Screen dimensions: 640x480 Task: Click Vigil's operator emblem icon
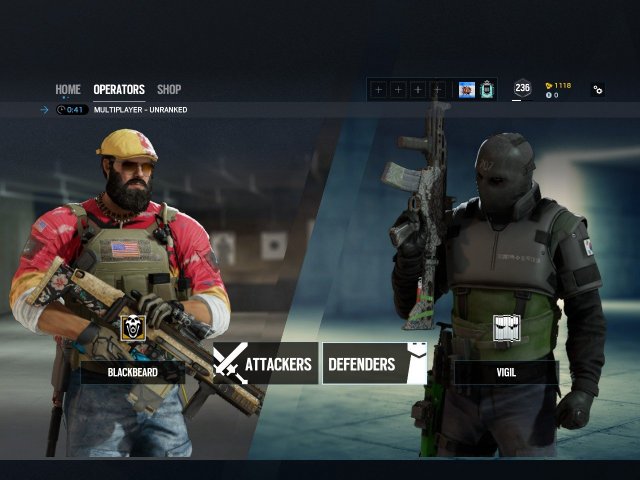507,329
